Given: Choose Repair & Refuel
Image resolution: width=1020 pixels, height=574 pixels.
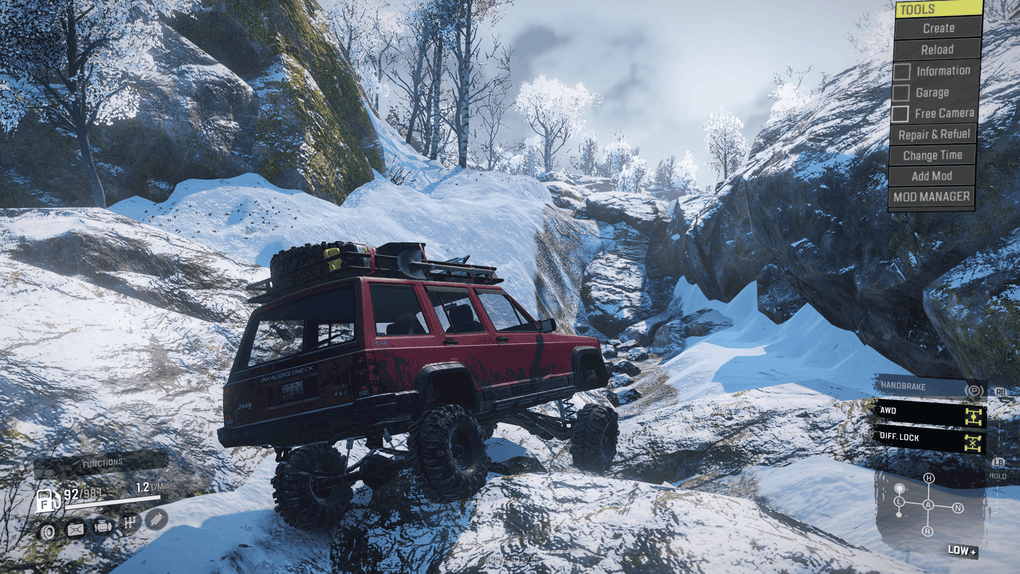Looking at the screenshot, I should (934, 134).
